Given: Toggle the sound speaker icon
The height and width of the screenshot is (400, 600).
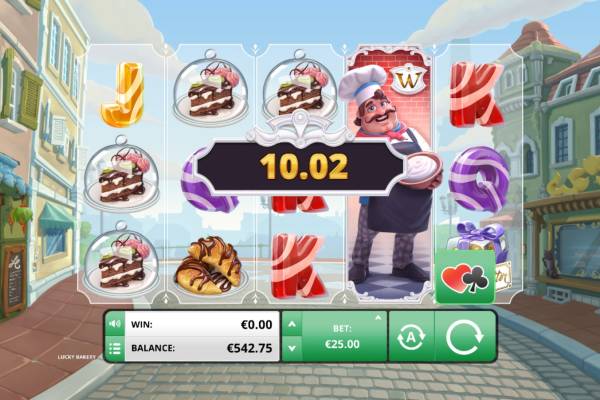Looking at the screenshot, I should tap(114, 324).
